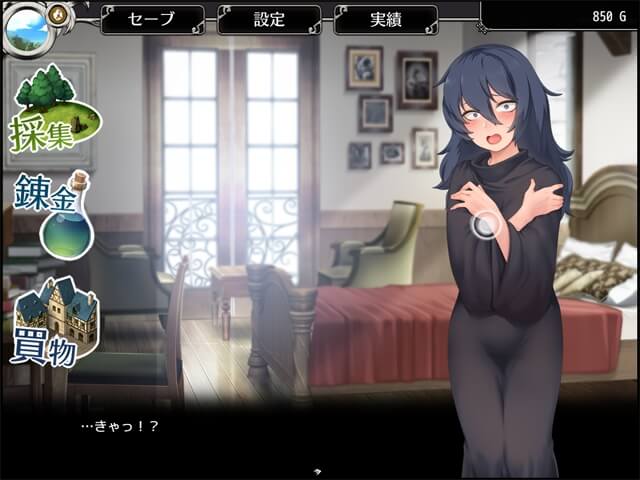Open the 設定 (Settings) menu
Image resolution: width=640 pixels, height=480 pixels.
pyautogui.click(x=268, y=19)
